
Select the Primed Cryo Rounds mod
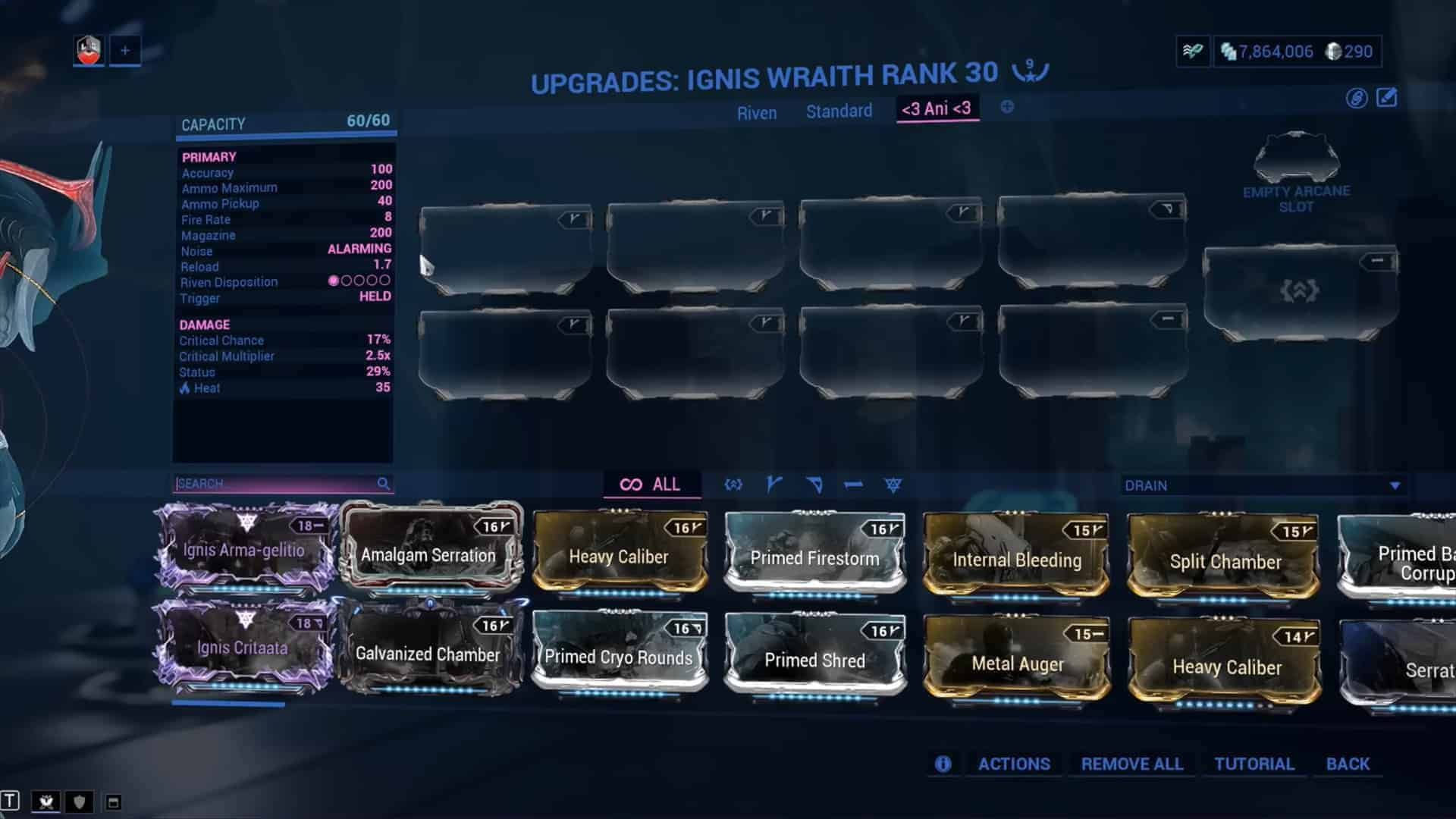619,657
